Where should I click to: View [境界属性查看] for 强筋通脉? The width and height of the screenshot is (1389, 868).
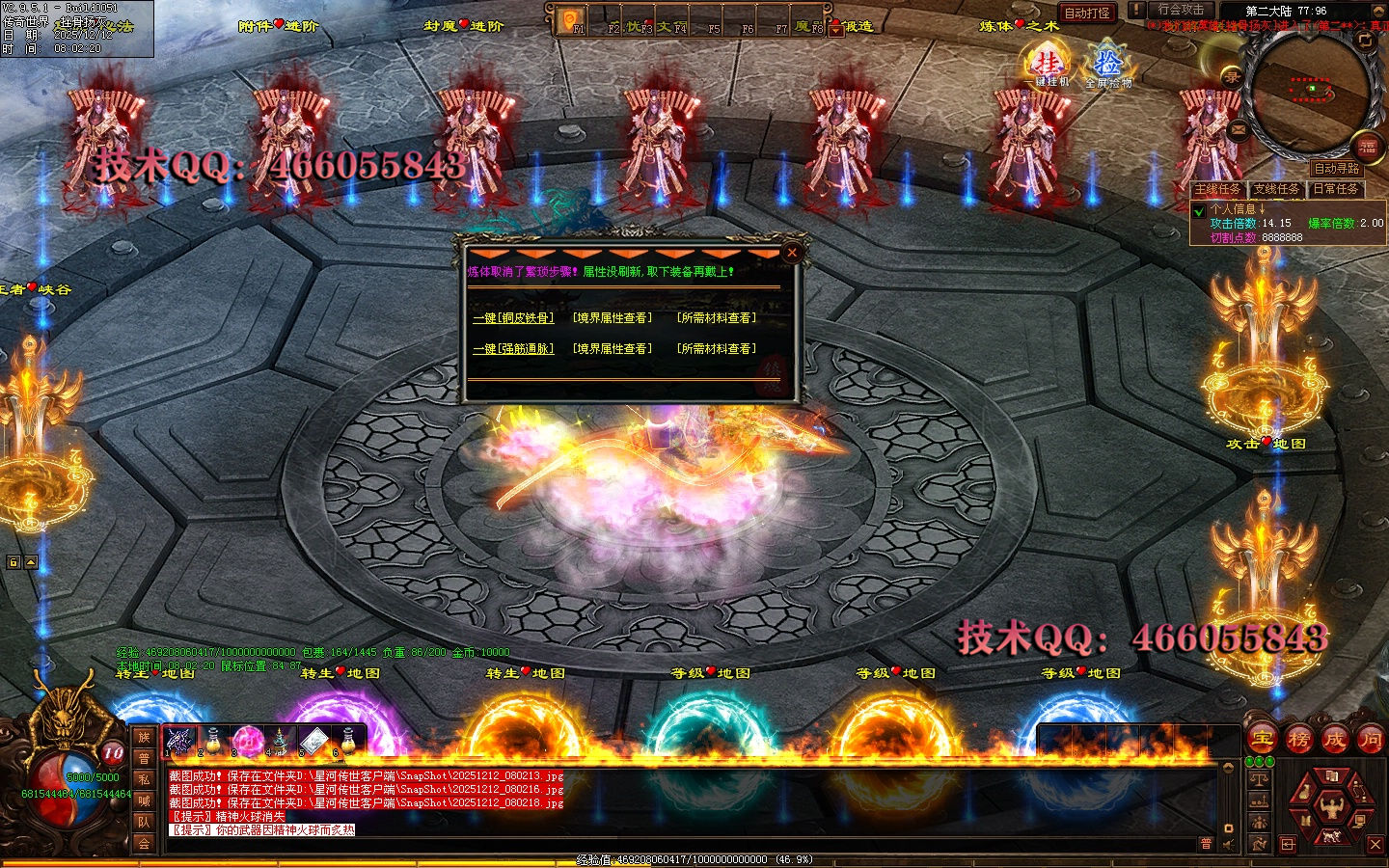coord(612,348)
